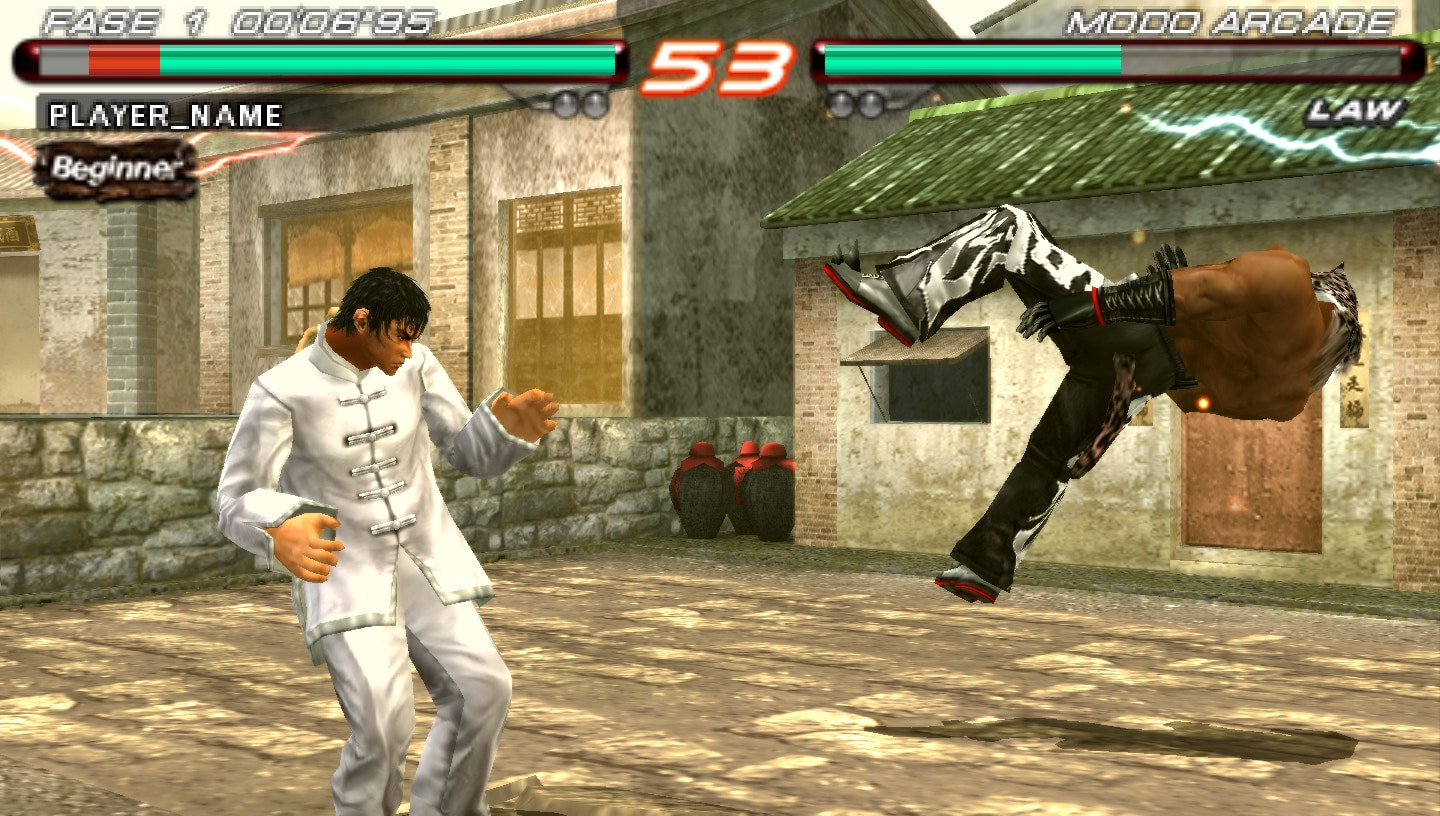Click the right end cap of Law's health gauge
The image size is (1440, 816).
pyautogui.click(x=1412, y=60)
